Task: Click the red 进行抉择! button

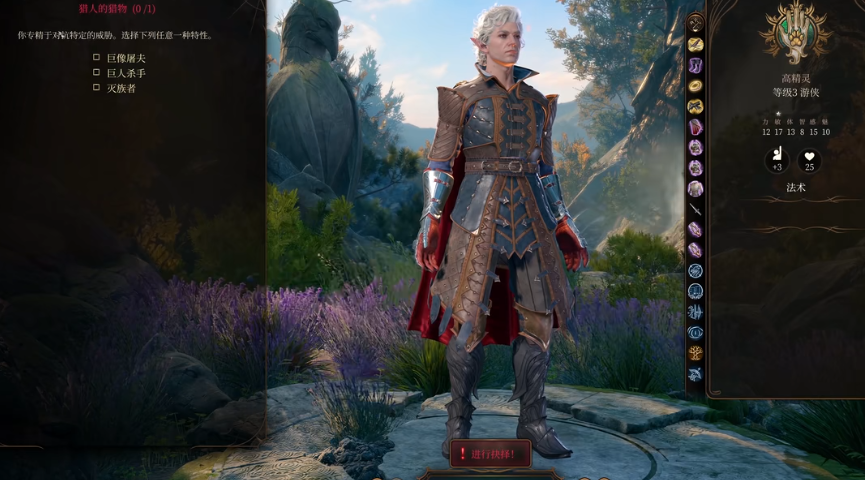Action: (x=490, y=454)
